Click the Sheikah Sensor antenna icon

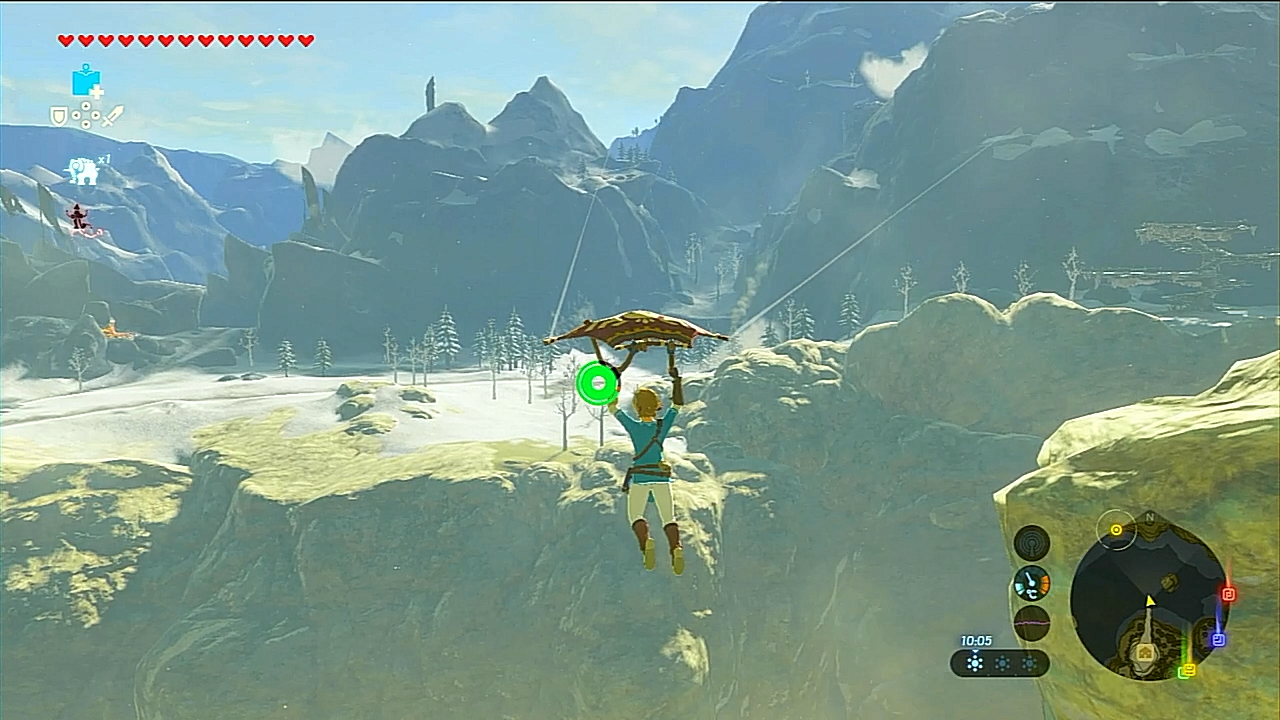pyautogui.click(x=1031, y=543)
